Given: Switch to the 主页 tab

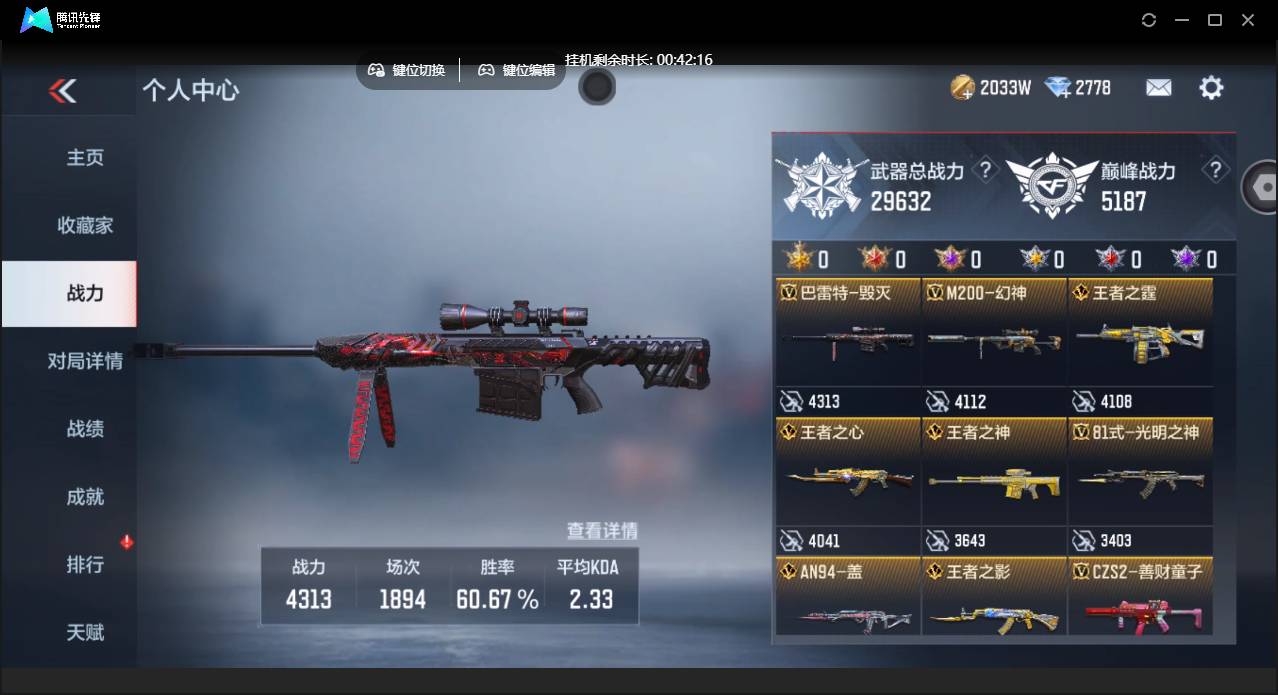Looking at the screenshot, I should [85, 158].
